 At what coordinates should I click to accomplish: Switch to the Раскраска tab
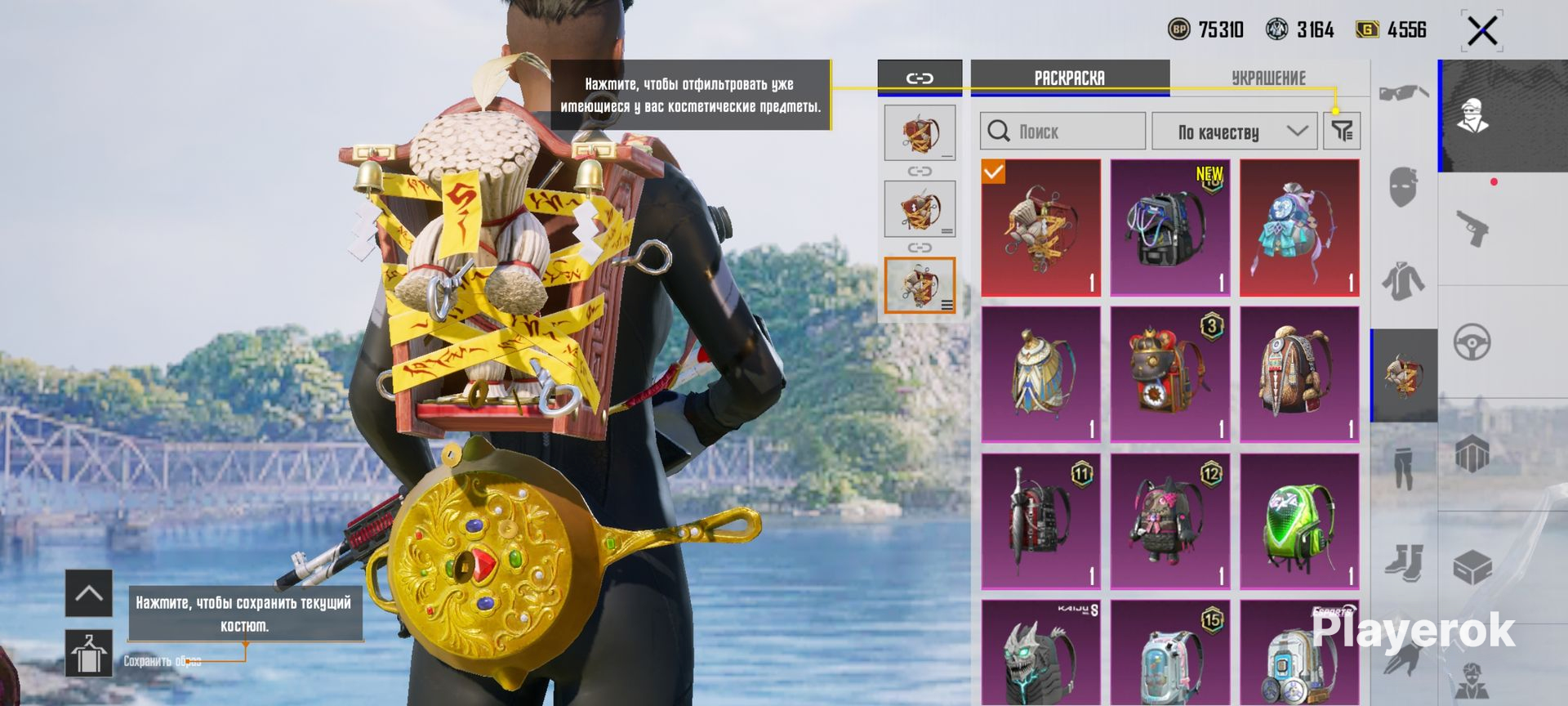[x=1069, y=78]
